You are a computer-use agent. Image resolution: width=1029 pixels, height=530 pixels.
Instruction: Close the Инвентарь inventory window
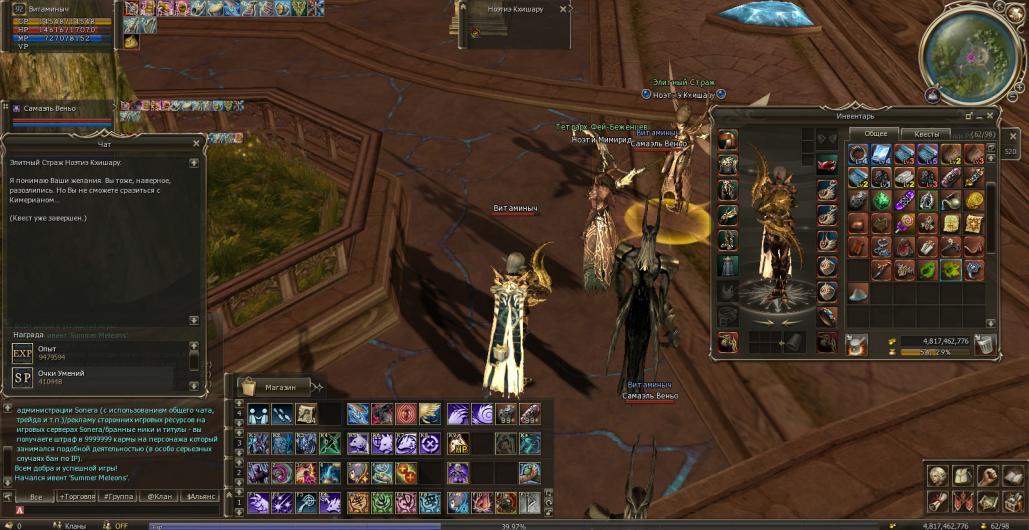click(990, 115)
